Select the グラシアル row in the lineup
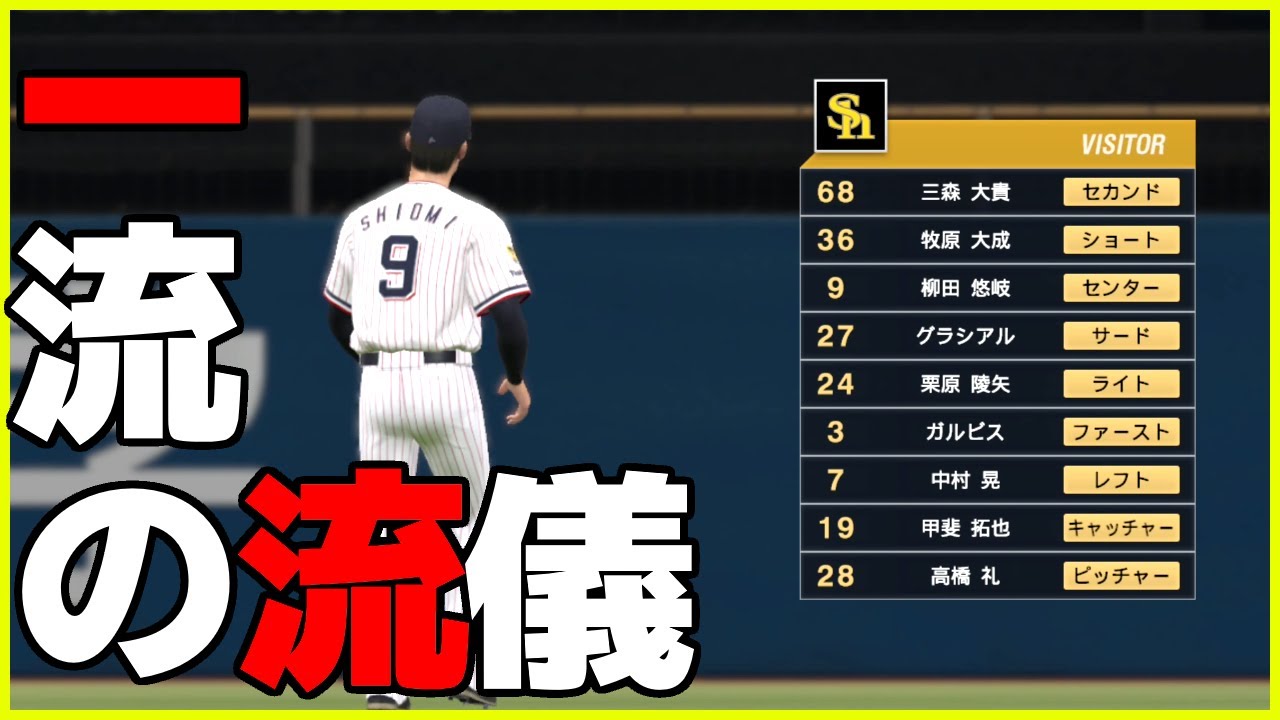The height and width of the screenshot is (720, 1280). coord(965,336)
